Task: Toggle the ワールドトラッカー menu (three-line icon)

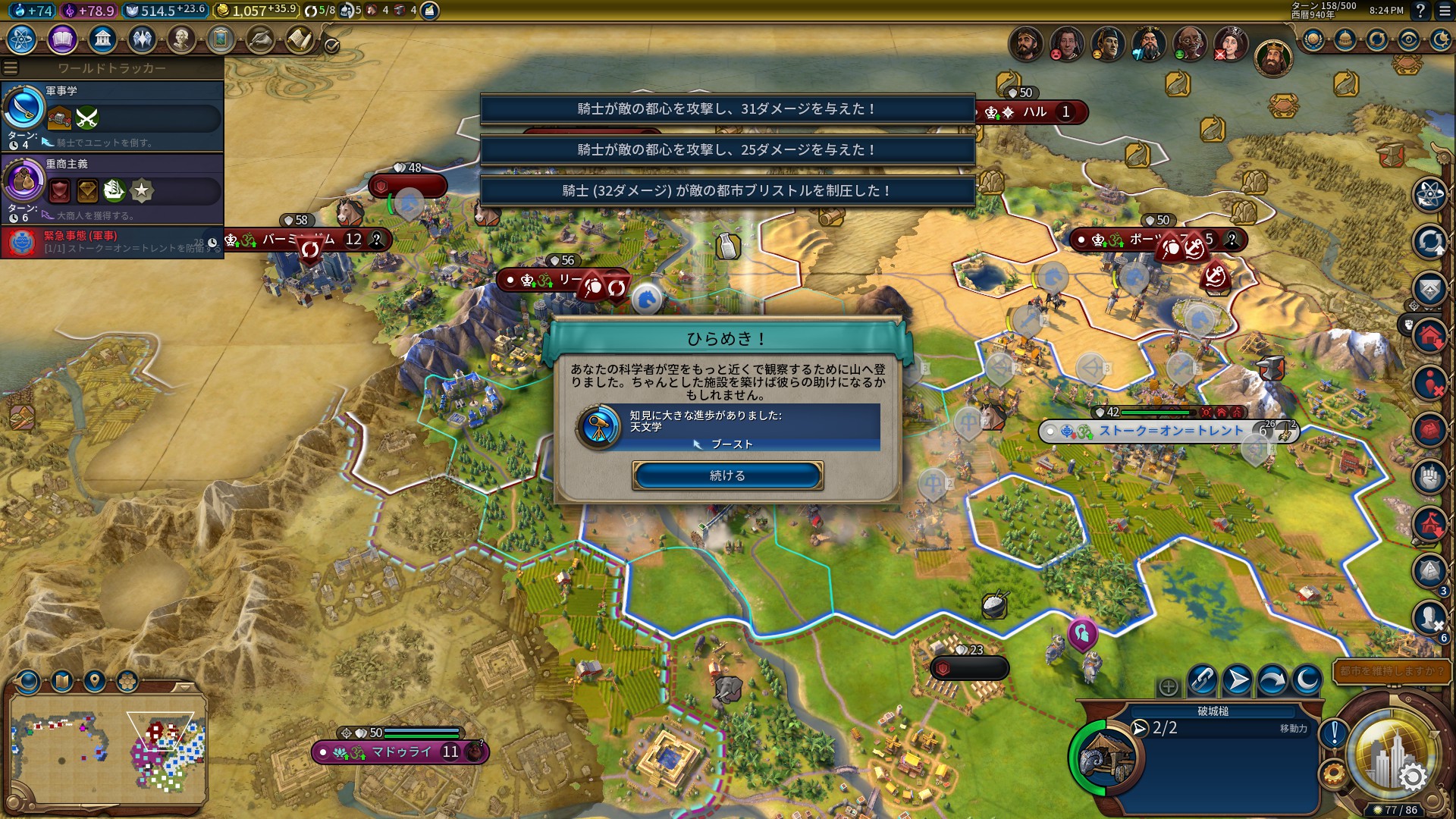Action: pyautogui.click(x=11, y=68)
